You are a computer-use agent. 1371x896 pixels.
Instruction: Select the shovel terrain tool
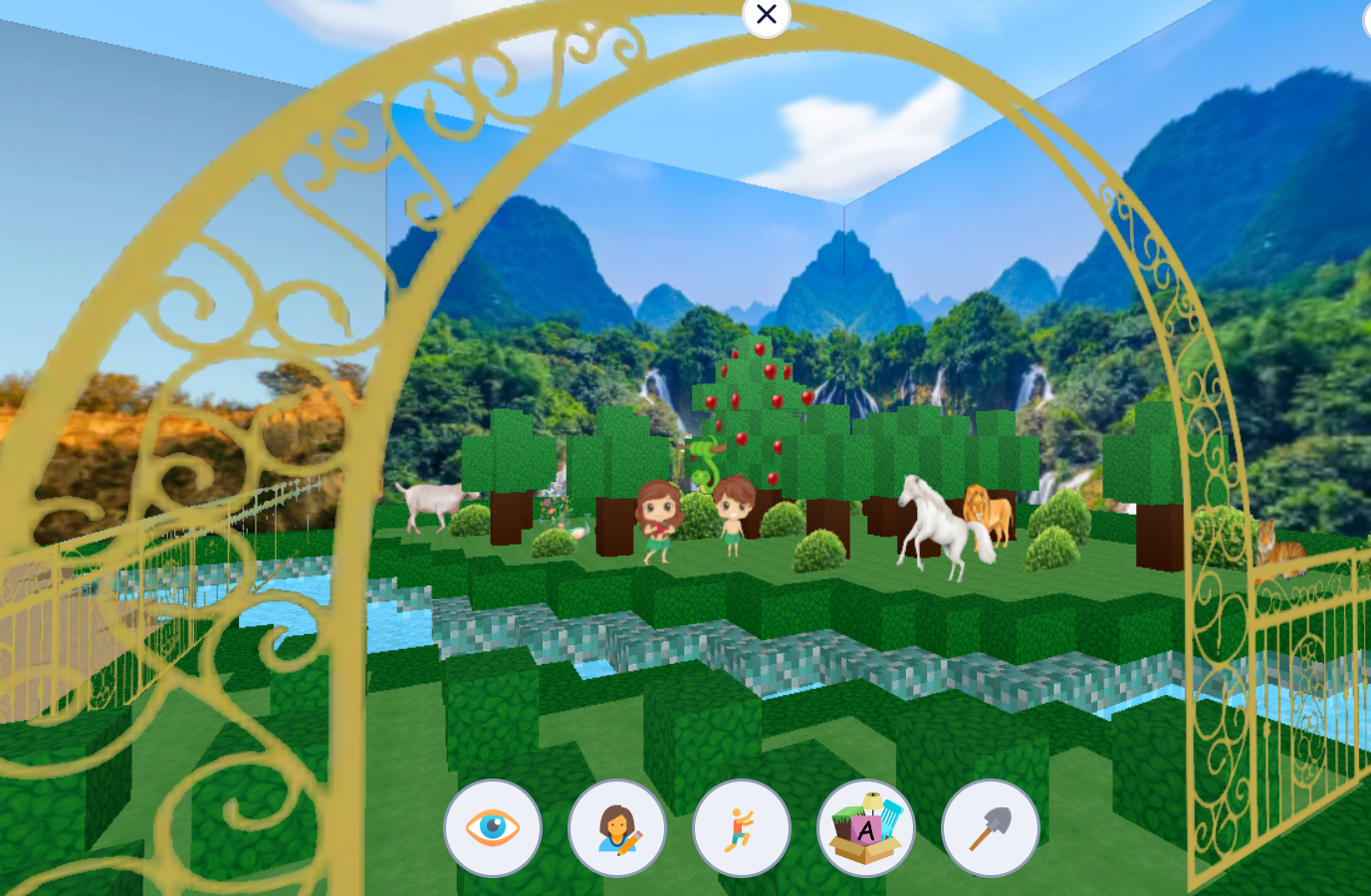coord(989,828)
